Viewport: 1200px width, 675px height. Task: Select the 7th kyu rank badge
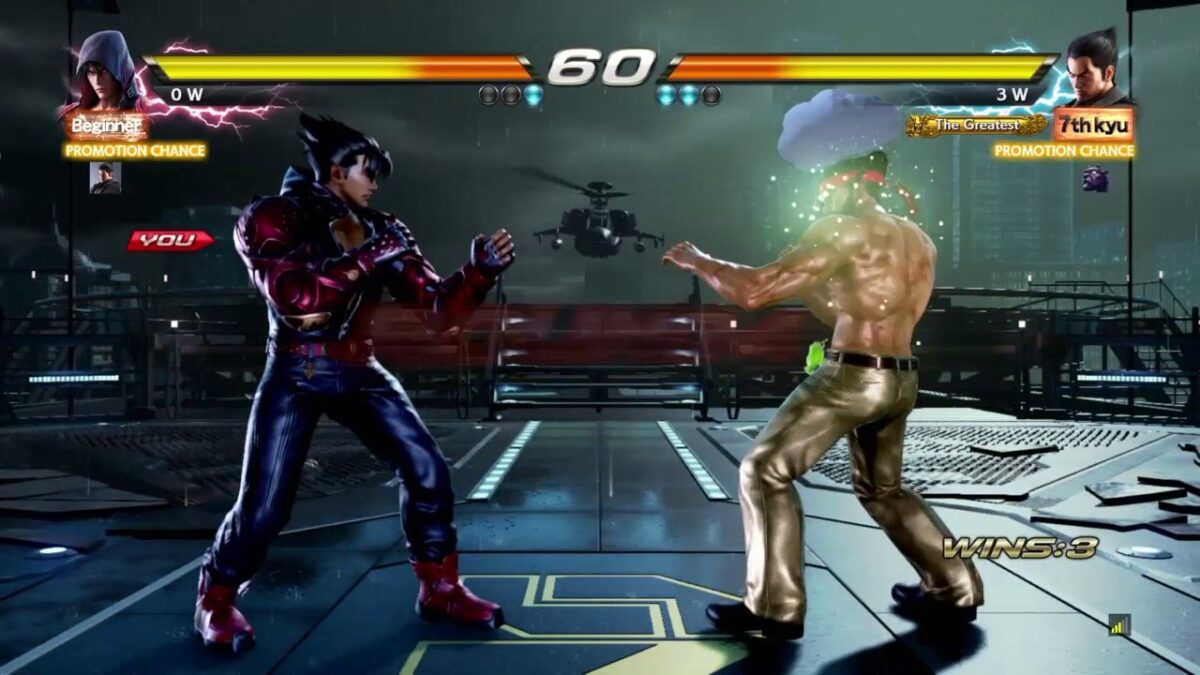[1093, 125]
